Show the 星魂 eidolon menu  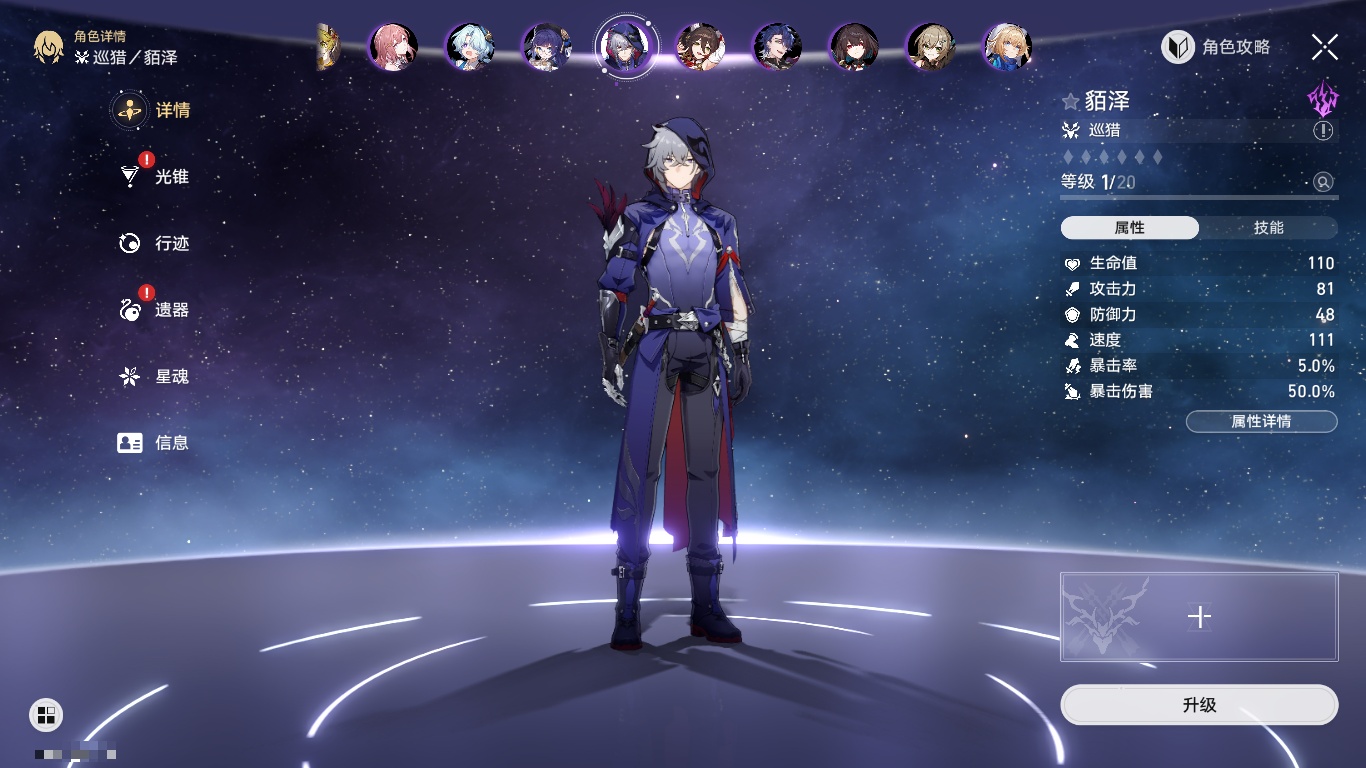[155, 377]
